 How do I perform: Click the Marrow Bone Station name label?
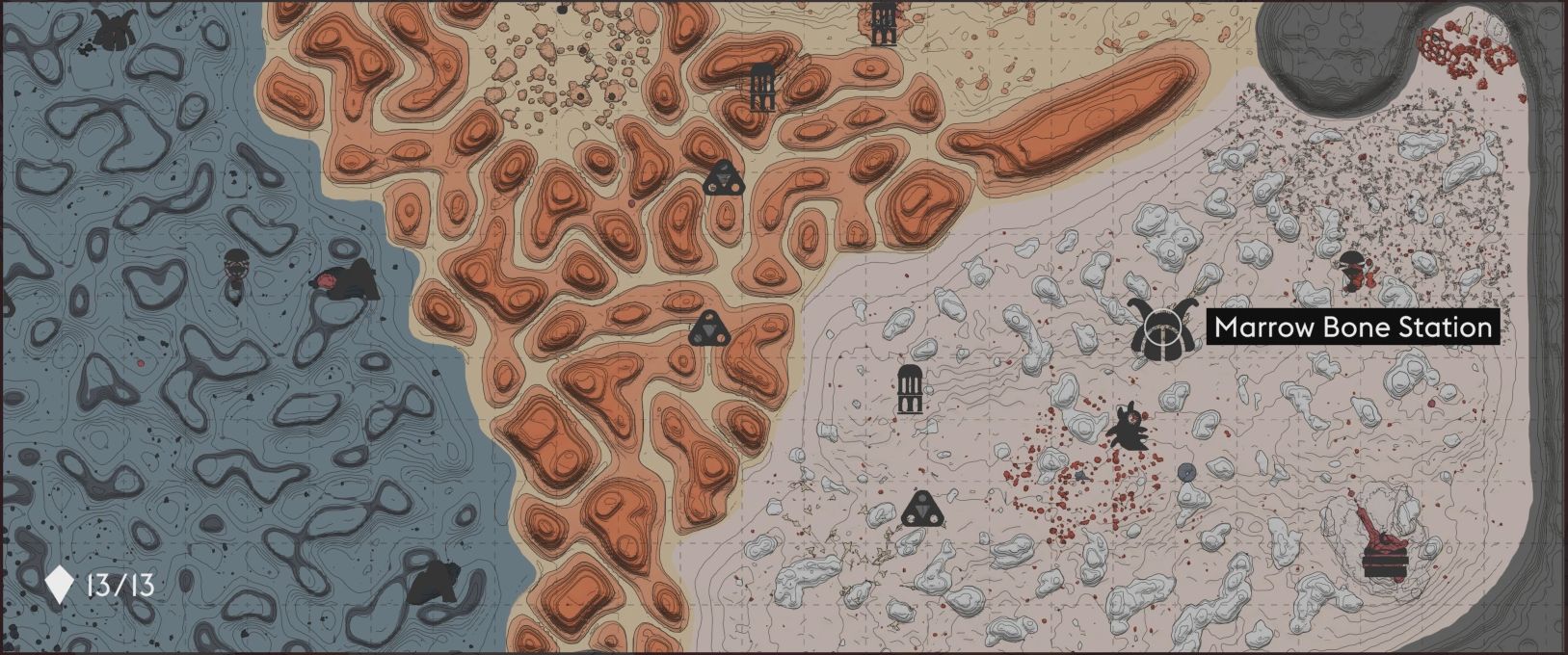[x=1352, y=327]
